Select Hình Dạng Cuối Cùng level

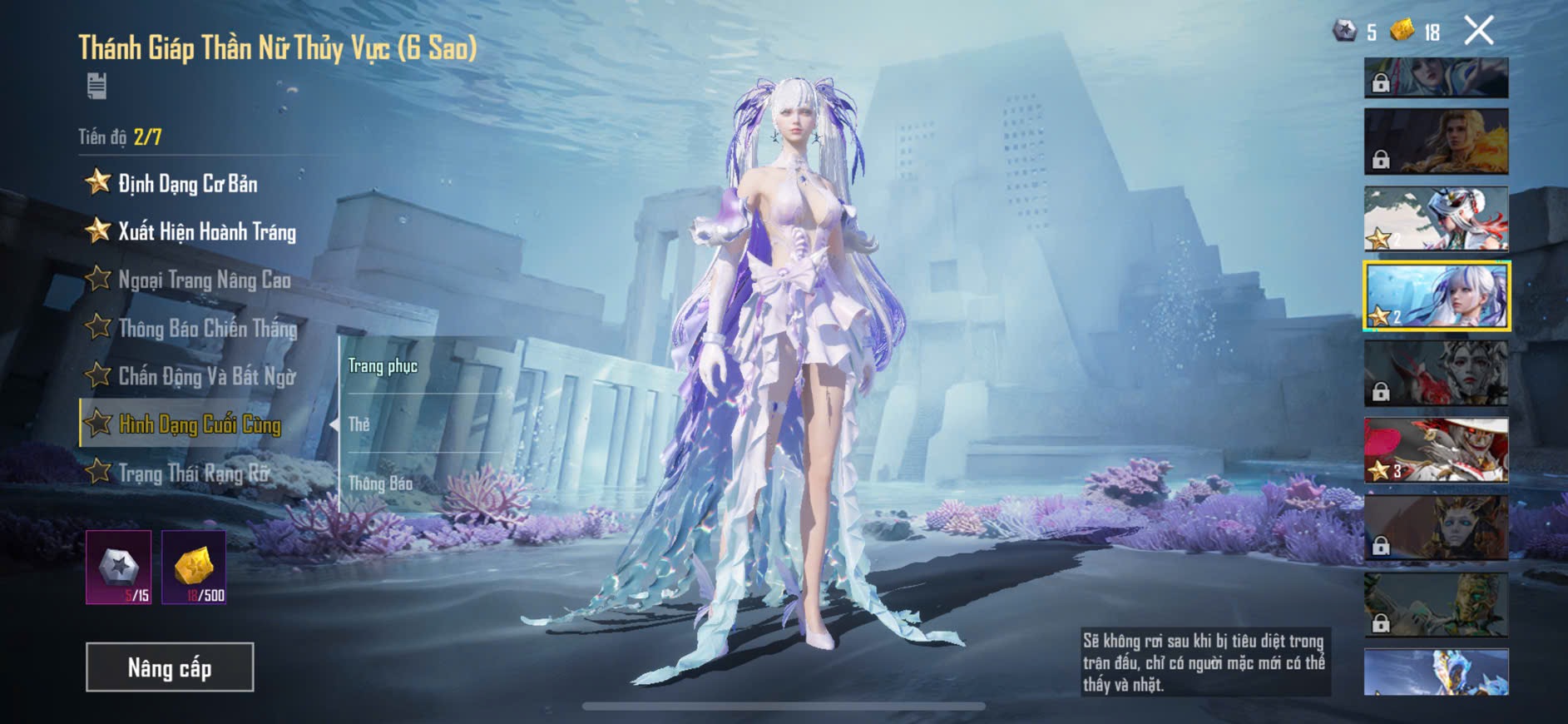click(x=200, y=424)
